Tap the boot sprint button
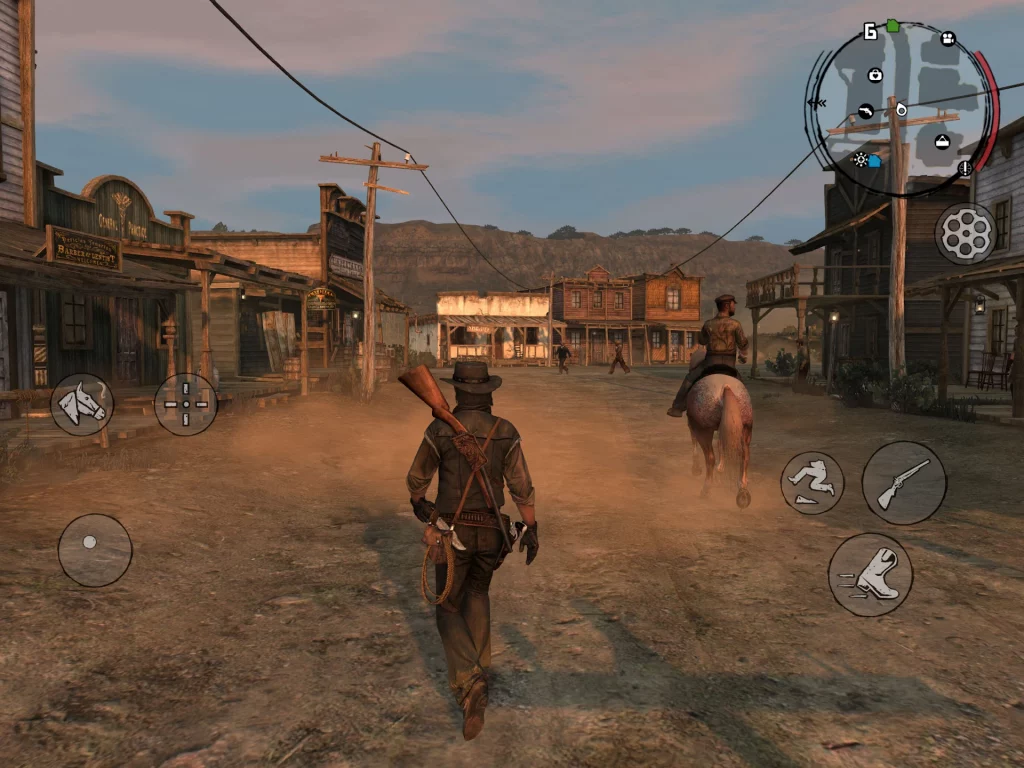 870,574
